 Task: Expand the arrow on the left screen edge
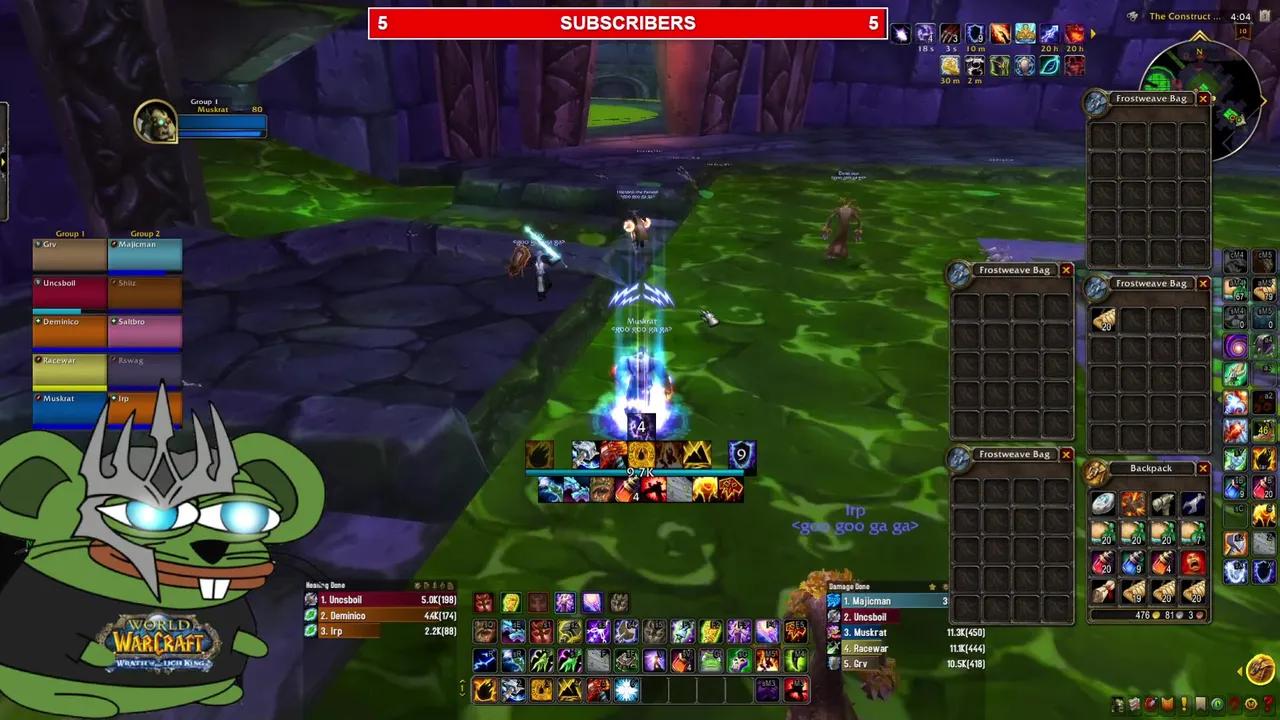(x=4, y=162)
